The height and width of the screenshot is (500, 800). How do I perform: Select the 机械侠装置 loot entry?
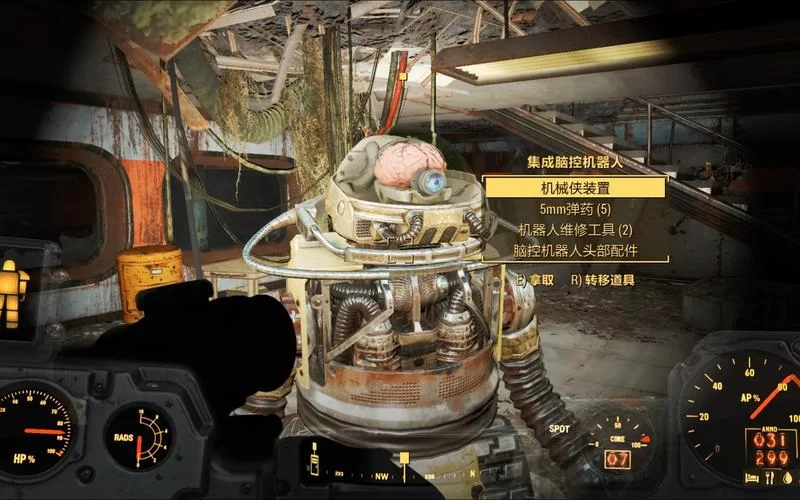(x=575, y=188)
